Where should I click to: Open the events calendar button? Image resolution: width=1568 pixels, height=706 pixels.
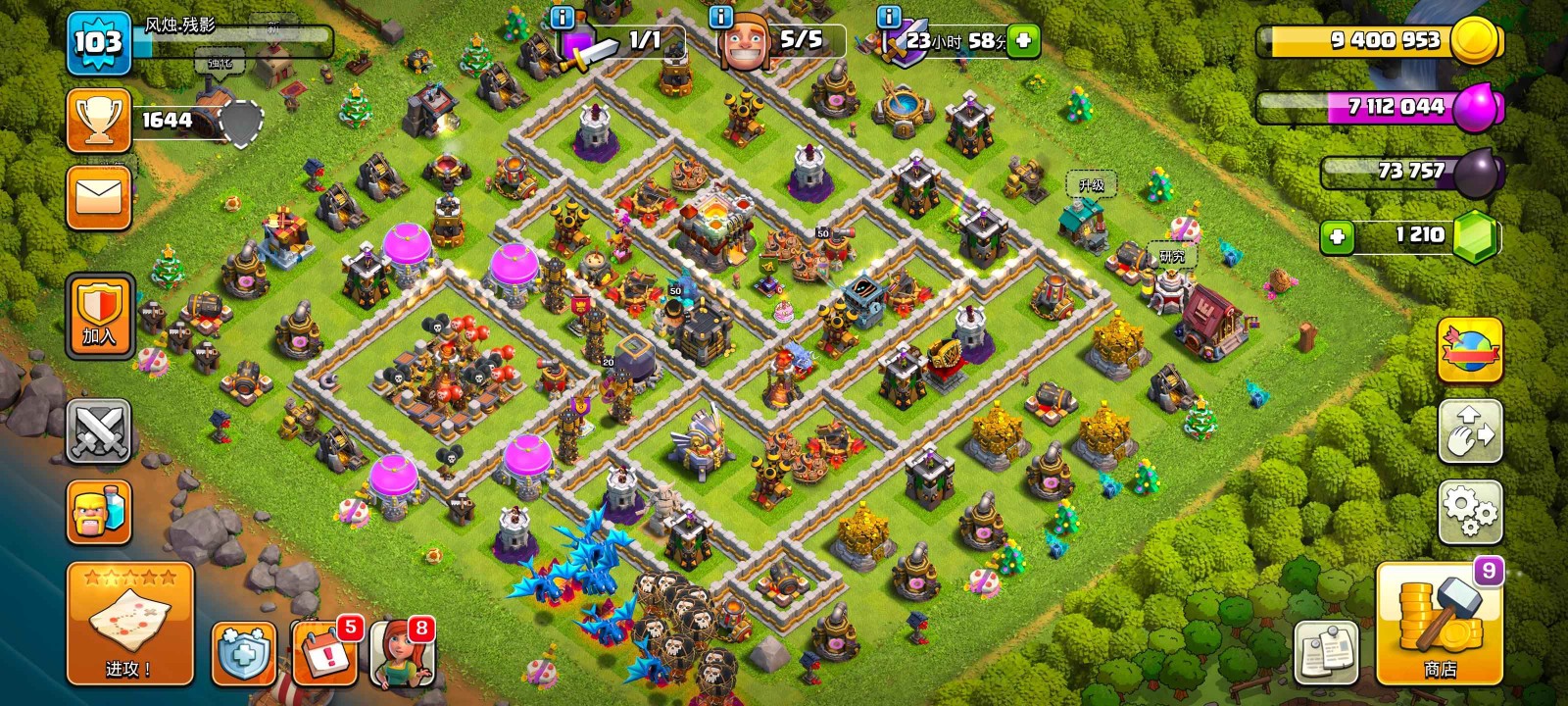click(323, 652)
